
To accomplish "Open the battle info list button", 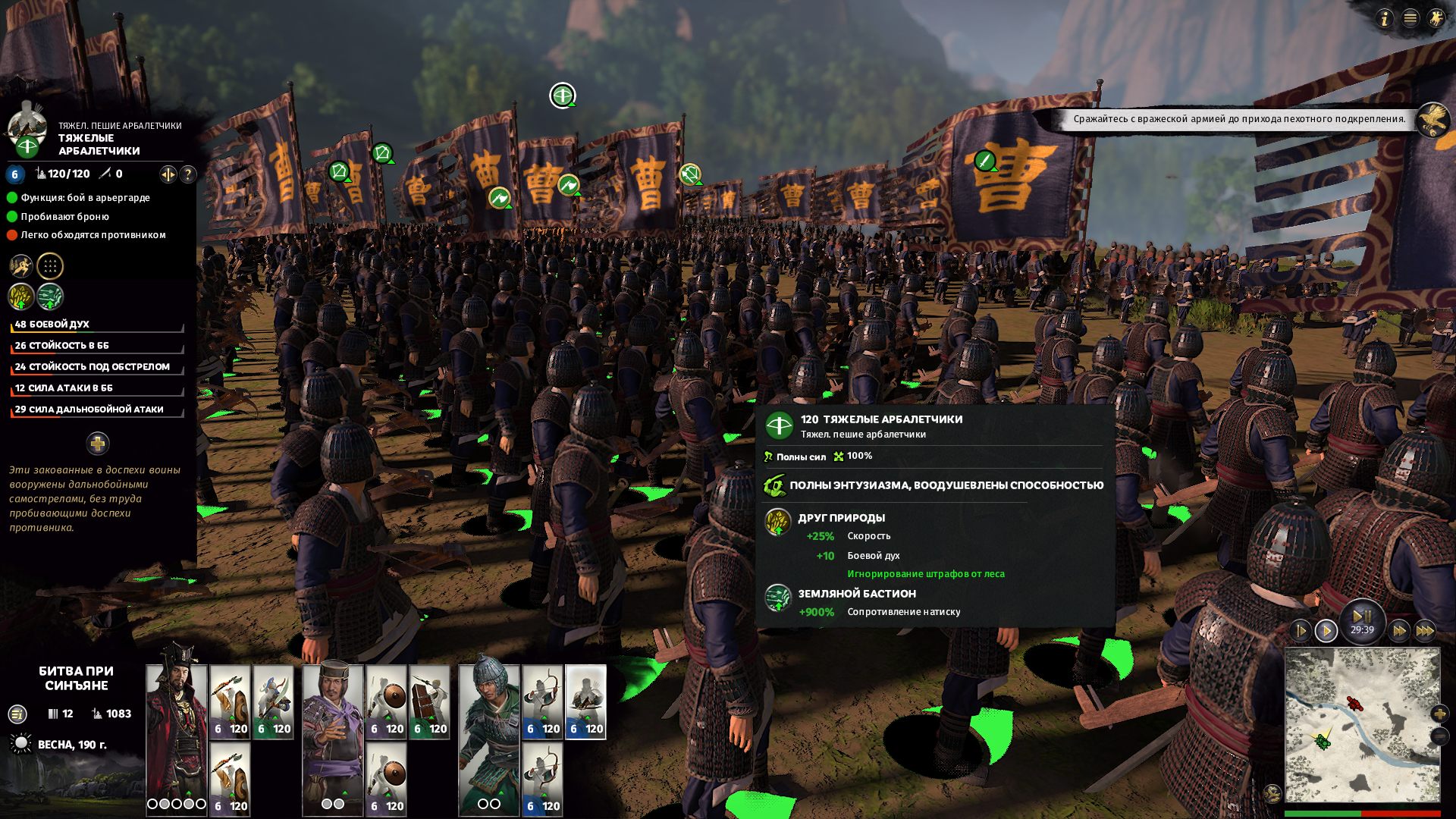I will pyautogui.click(x=17, y=714).
